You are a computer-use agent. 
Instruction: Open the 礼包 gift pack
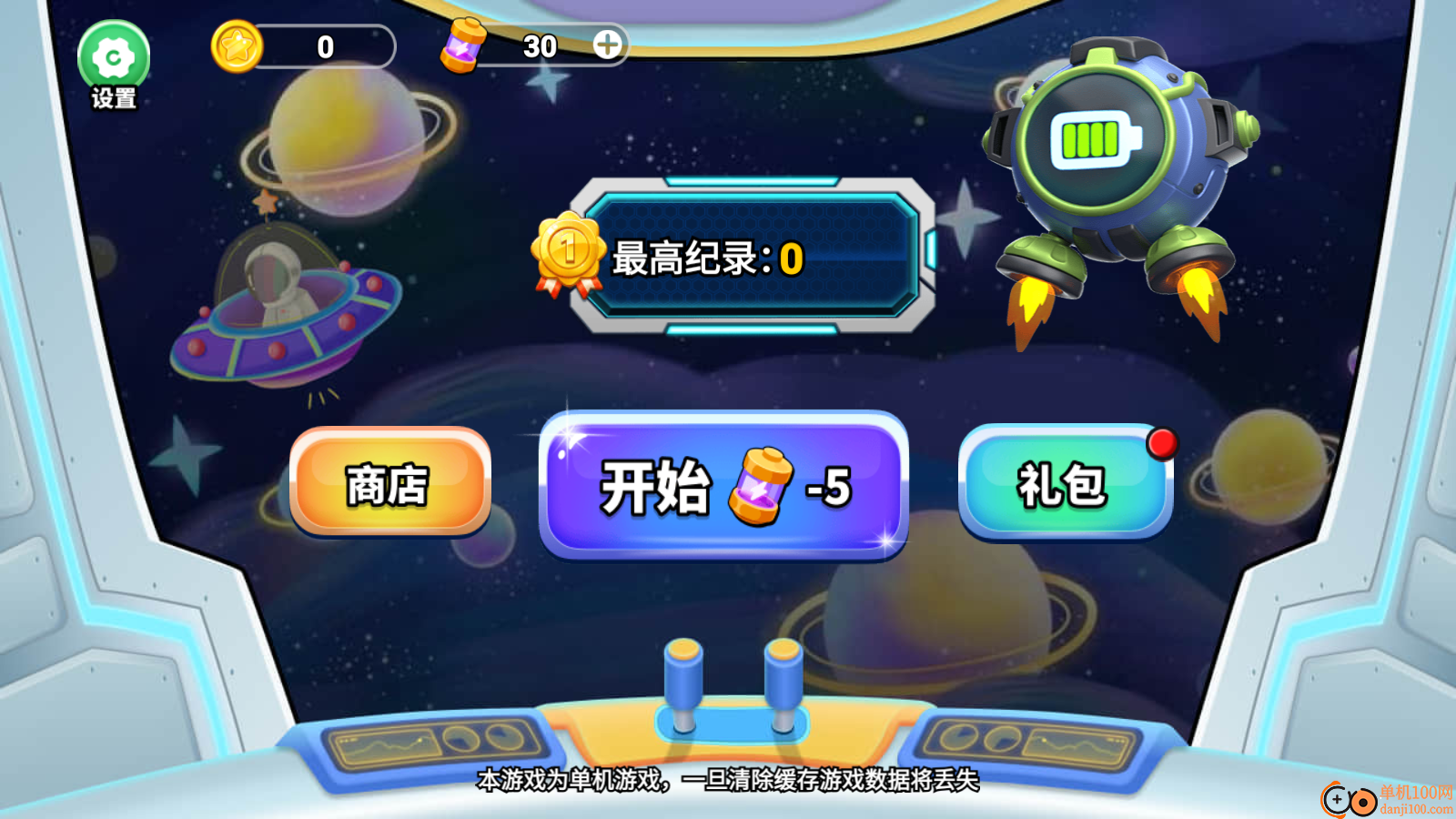[x=1063, y=487]
